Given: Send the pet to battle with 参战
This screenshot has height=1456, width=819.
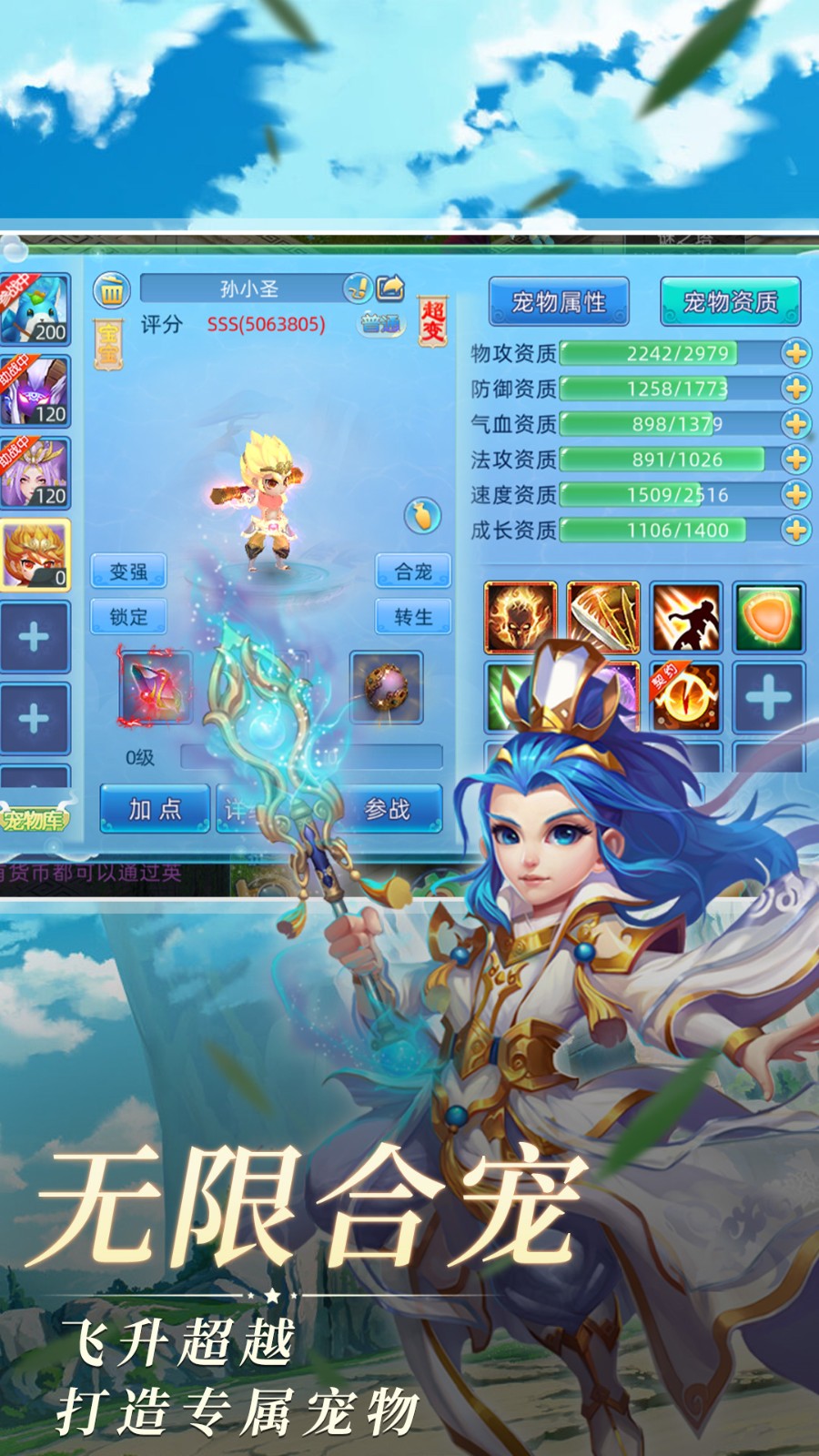Looking at the screenshot, I should click(x=389, y=809).
